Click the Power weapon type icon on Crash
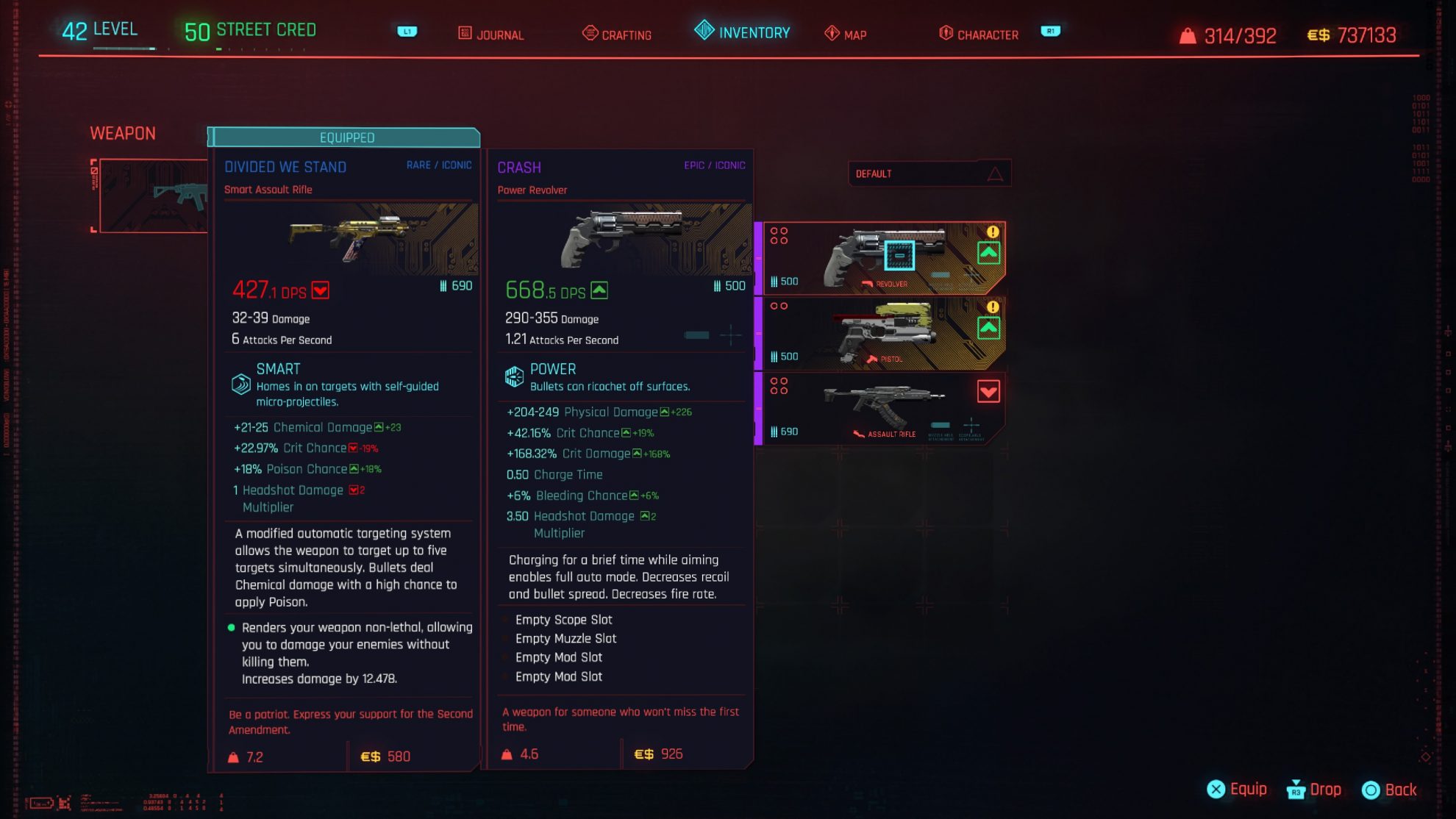The height and width of the screenshot is (819, 1456). (513, 376)
